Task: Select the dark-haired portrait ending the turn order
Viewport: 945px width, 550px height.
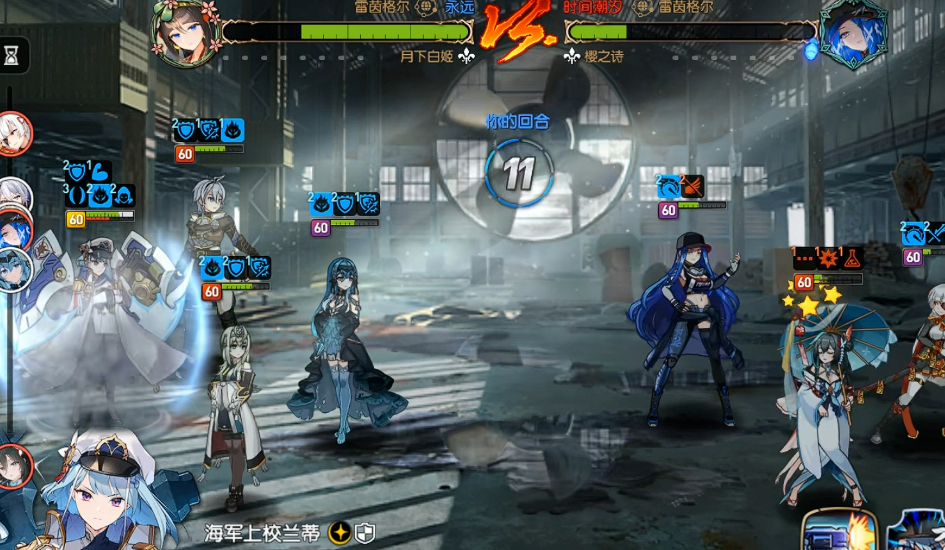Action: tap(14, 465)
